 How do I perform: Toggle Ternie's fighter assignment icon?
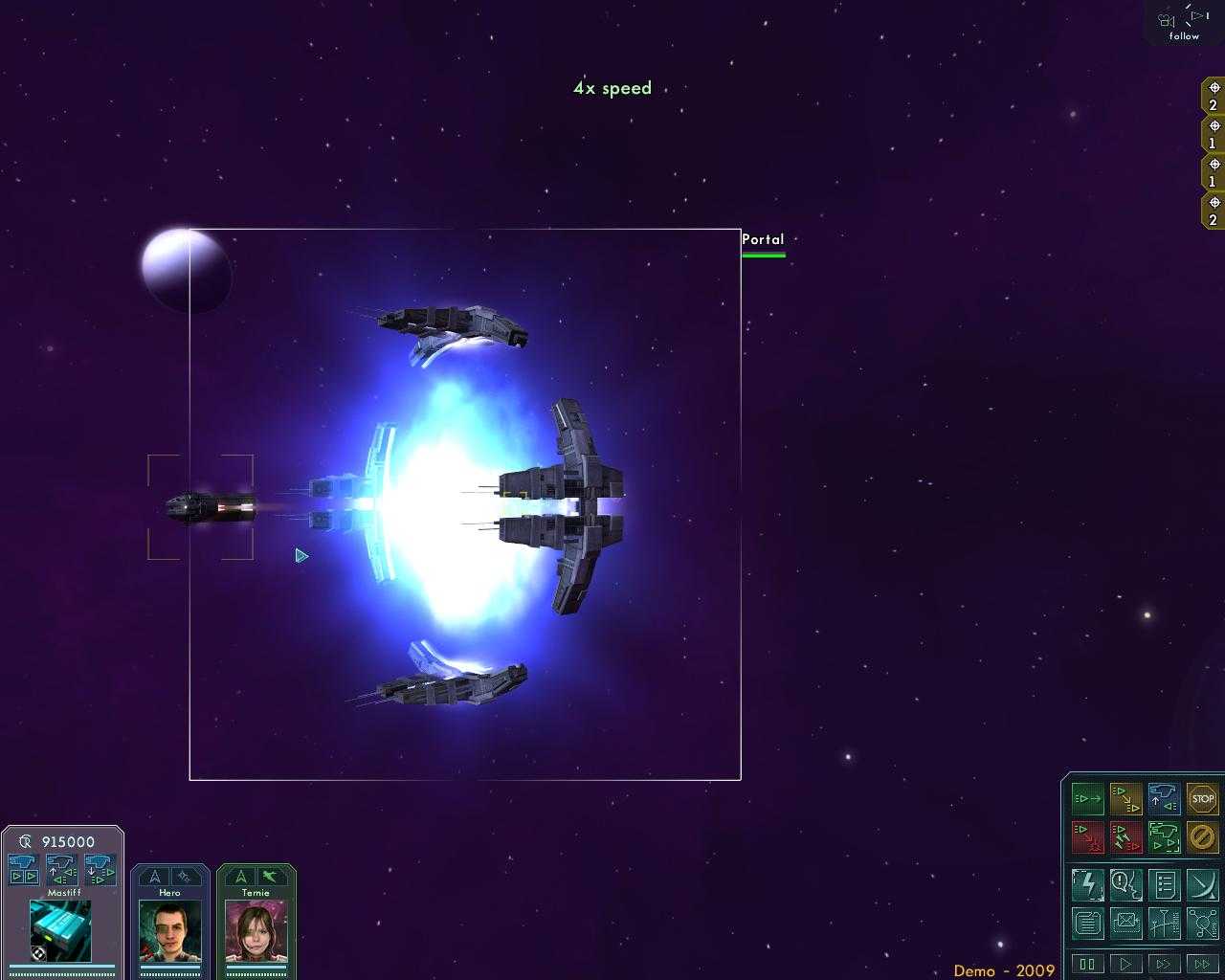[269, 877]
